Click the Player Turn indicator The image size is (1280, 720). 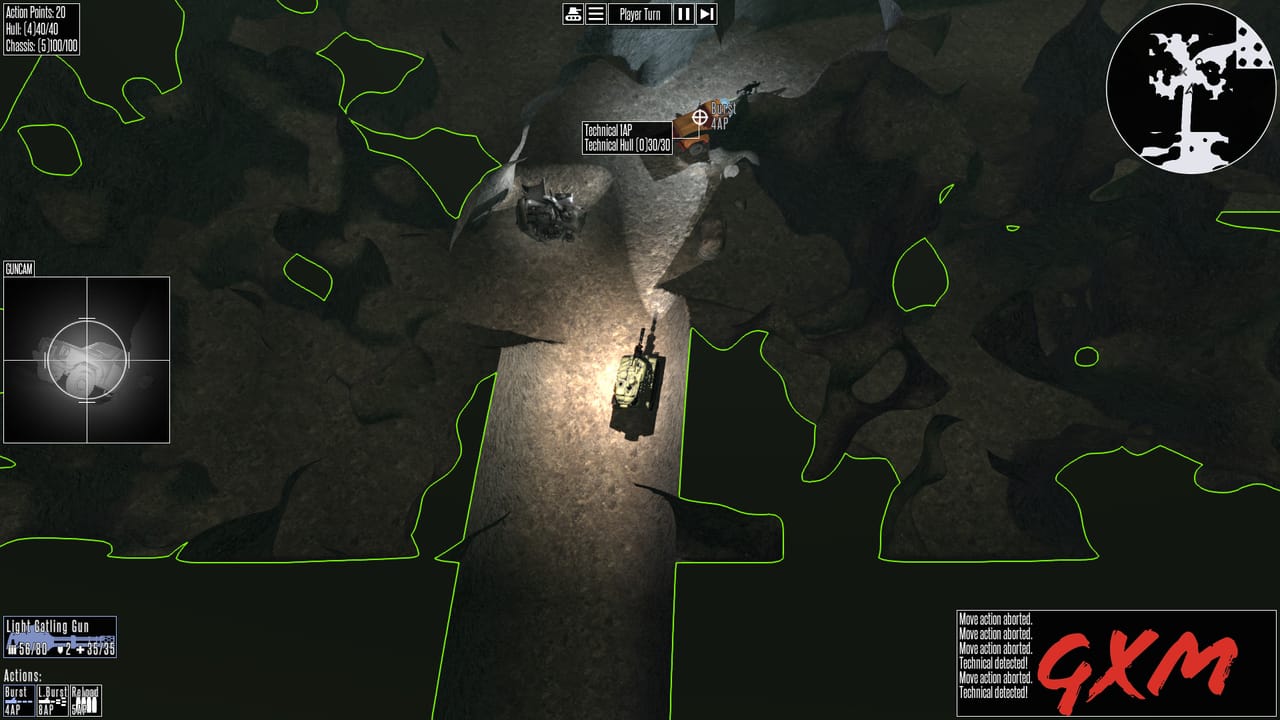(640, 14)
